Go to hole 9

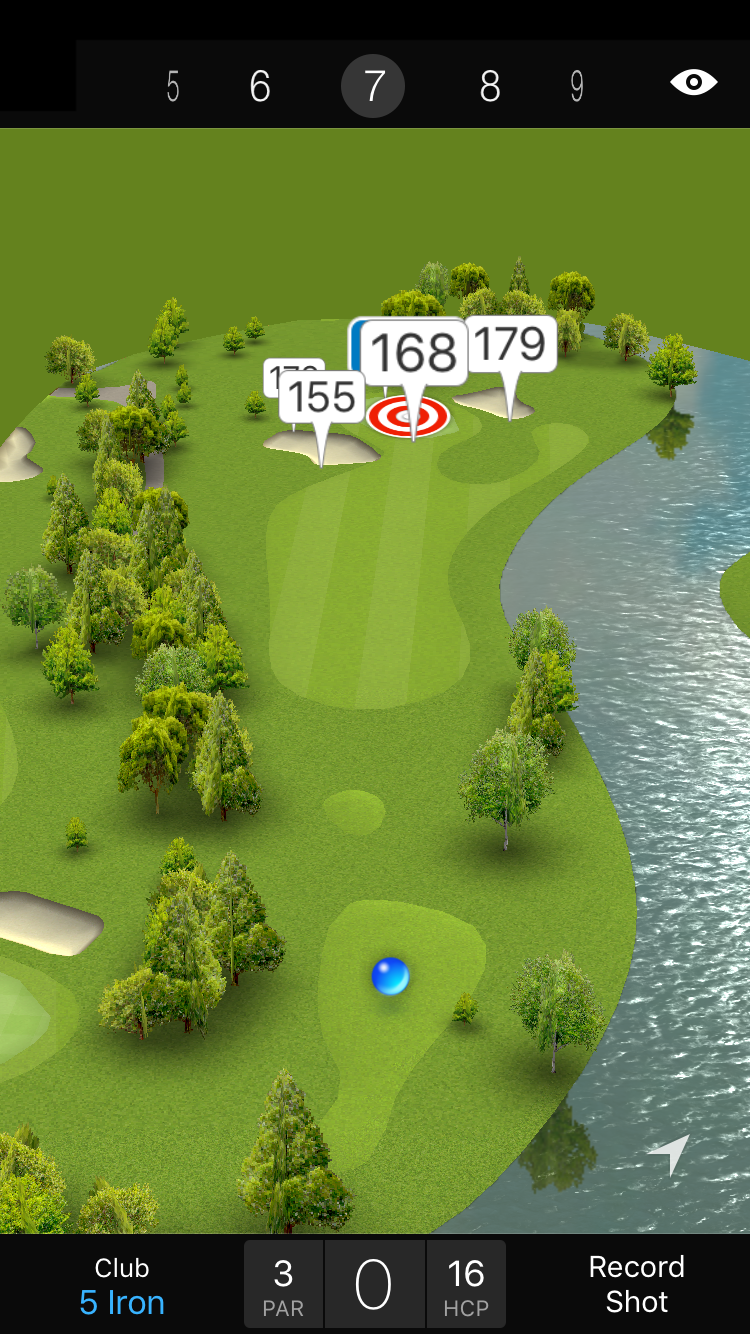(577, 87)
